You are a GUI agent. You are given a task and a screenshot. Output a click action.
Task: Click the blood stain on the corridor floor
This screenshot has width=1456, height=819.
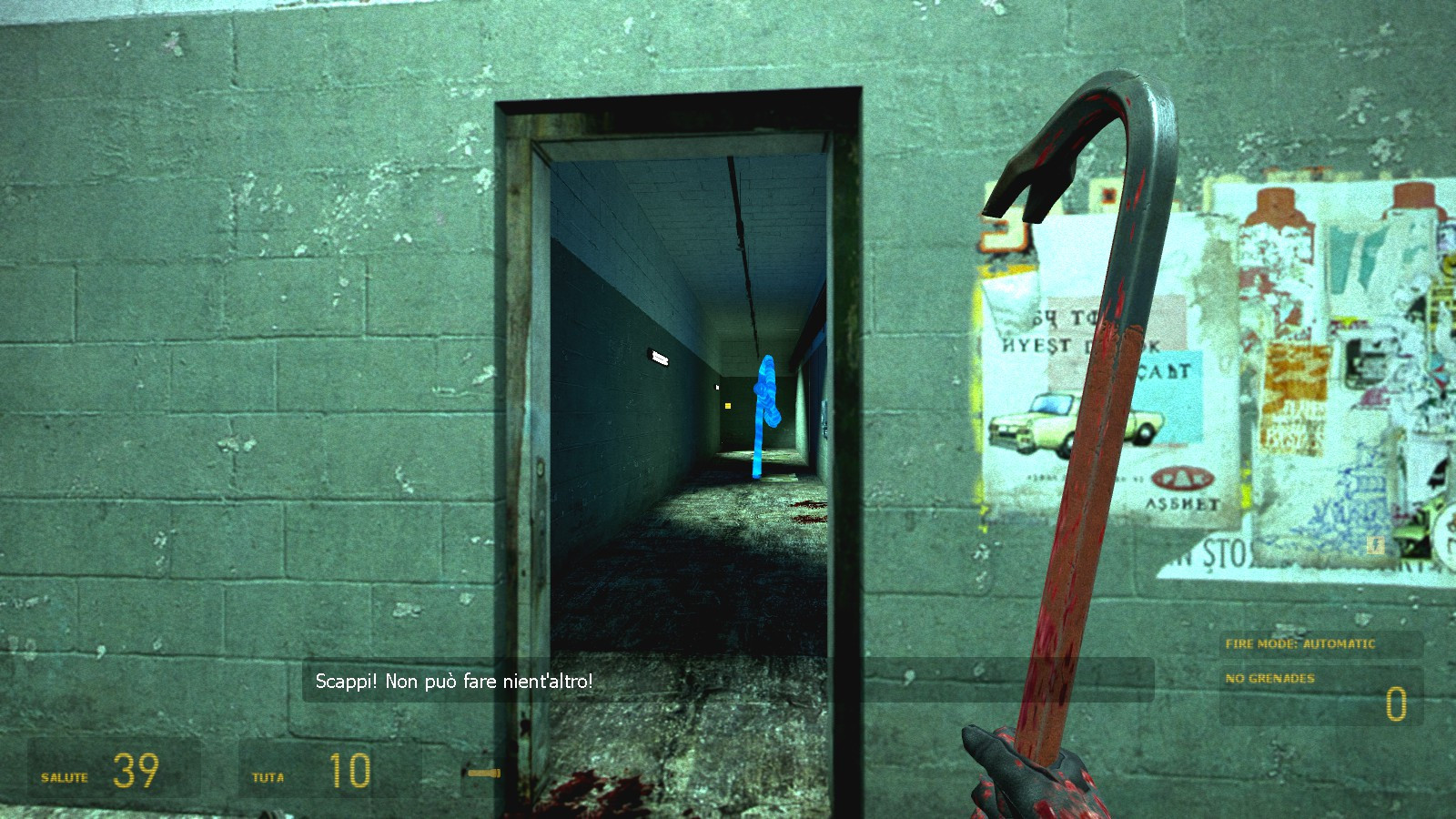point(804,510)
